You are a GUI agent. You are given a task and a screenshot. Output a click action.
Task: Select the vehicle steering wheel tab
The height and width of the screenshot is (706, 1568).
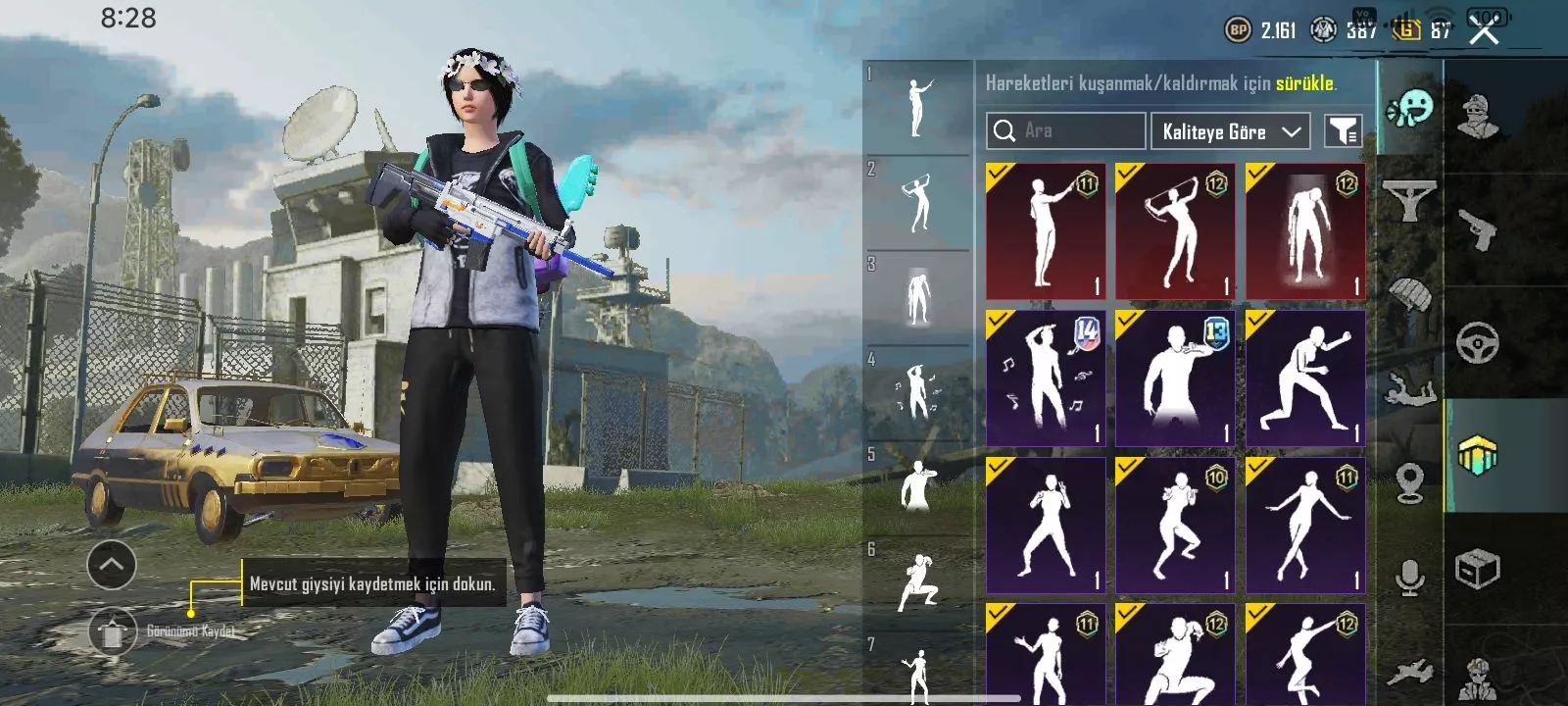coord(1478,343)
